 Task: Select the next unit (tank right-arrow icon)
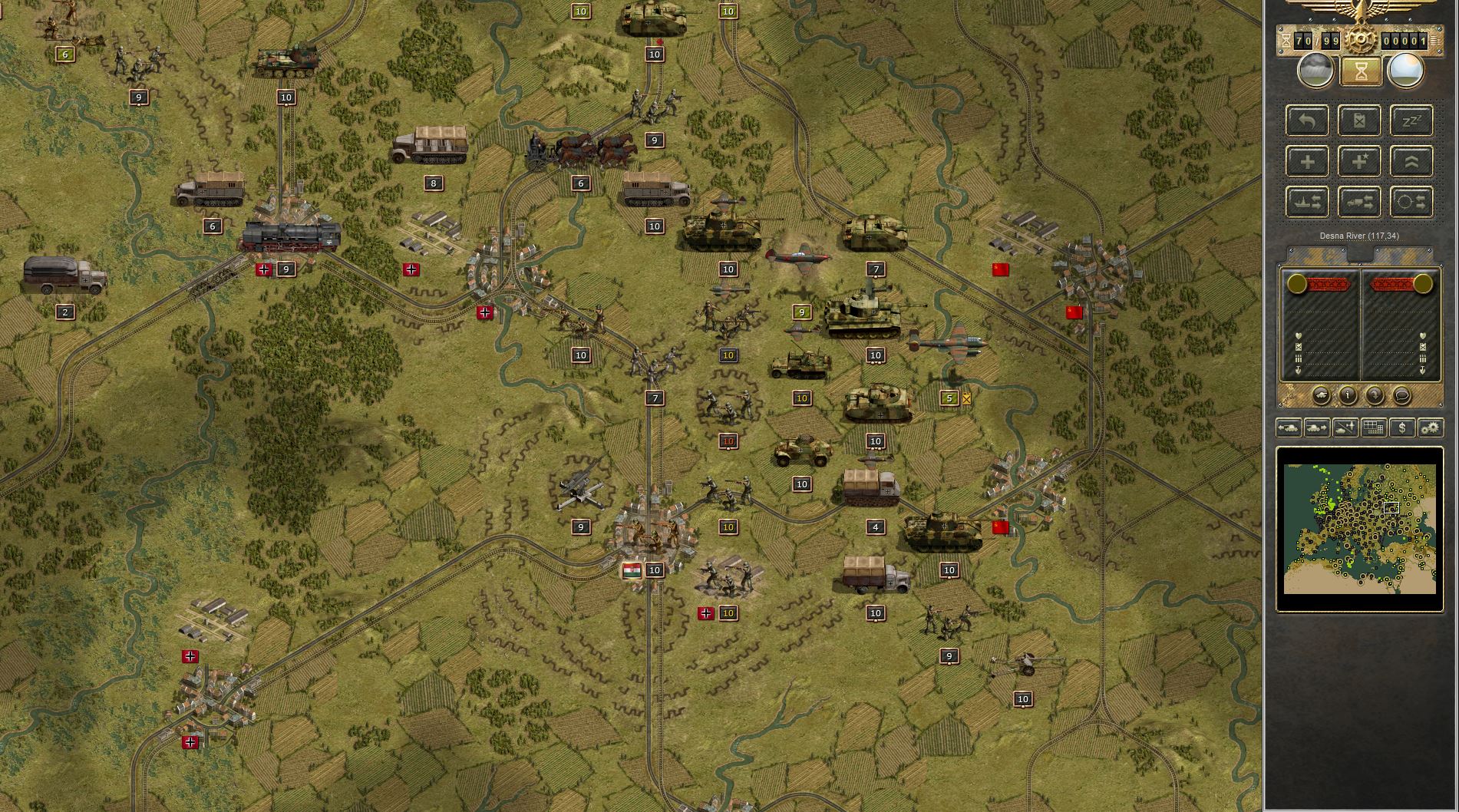pos(1316,428)
